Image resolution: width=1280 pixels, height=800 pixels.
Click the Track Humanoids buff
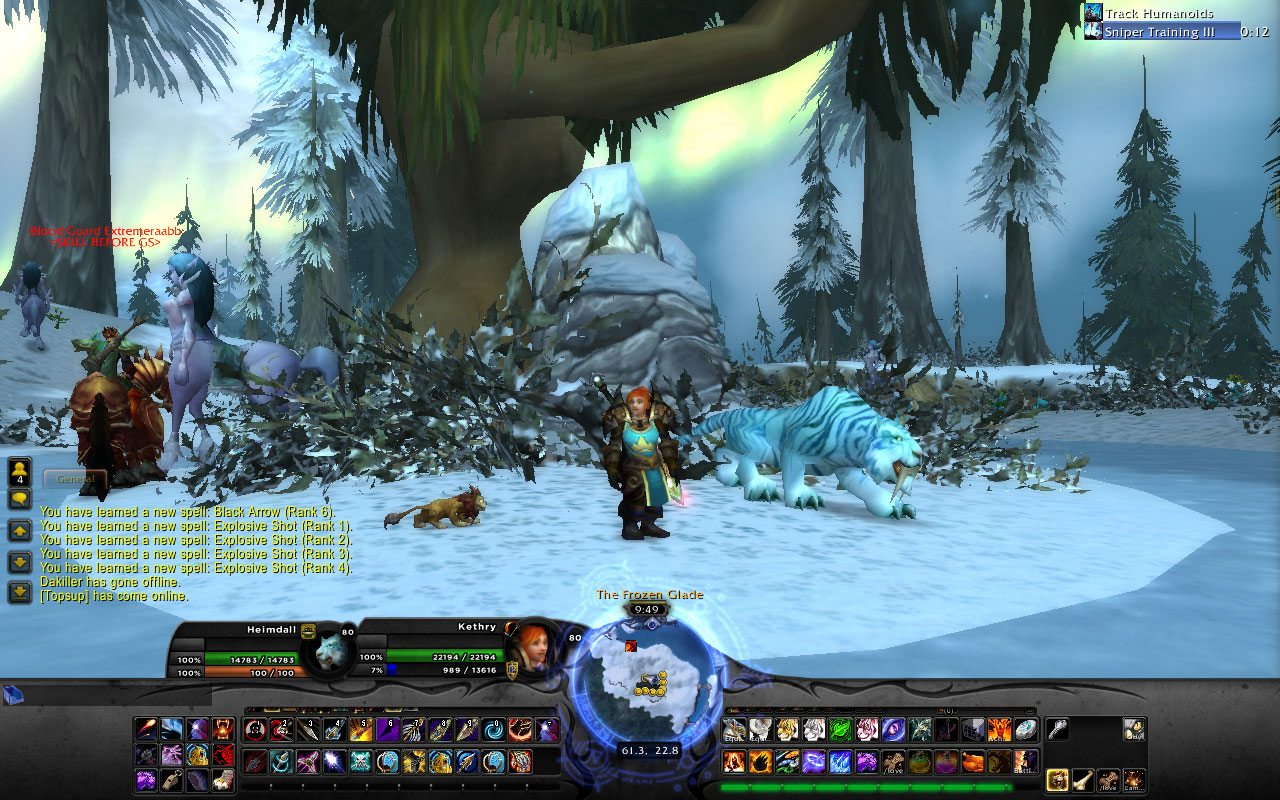click(x=1093, y=13)
